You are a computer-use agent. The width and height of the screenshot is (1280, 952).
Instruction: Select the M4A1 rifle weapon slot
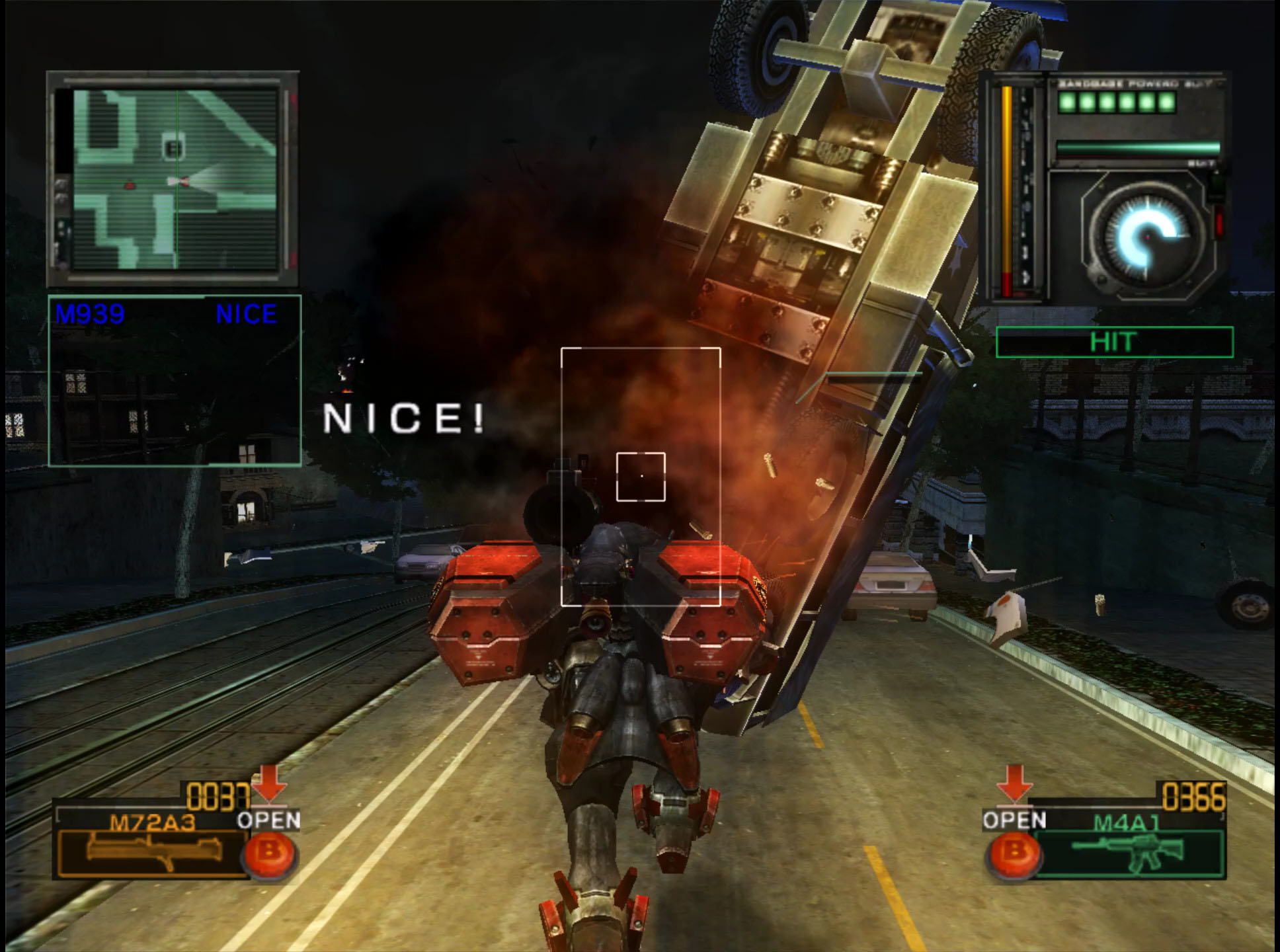pyautogui.click(x=1128, y=853)
